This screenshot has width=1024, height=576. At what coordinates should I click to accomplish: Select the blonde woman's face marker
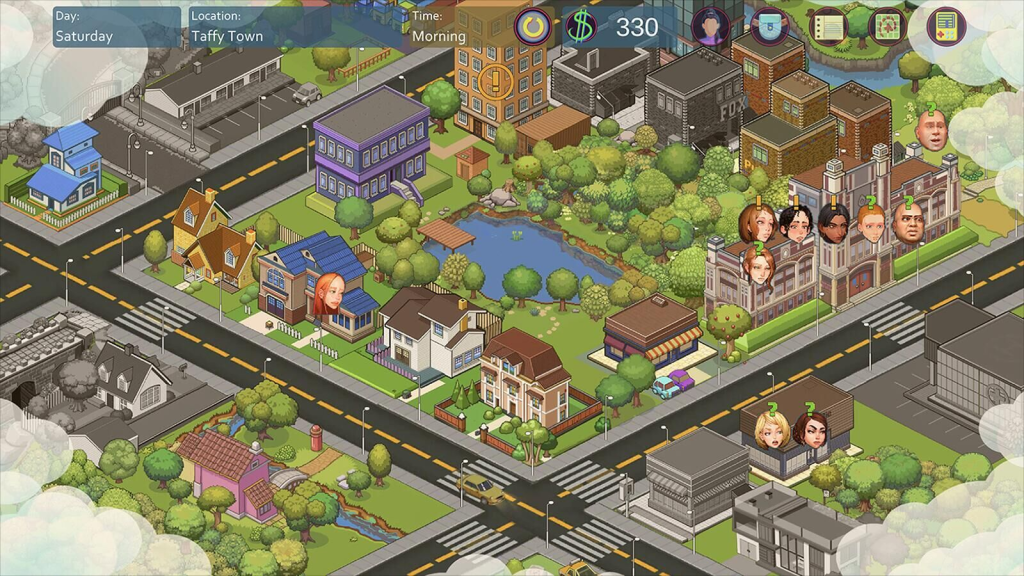[x=772, y=429]
